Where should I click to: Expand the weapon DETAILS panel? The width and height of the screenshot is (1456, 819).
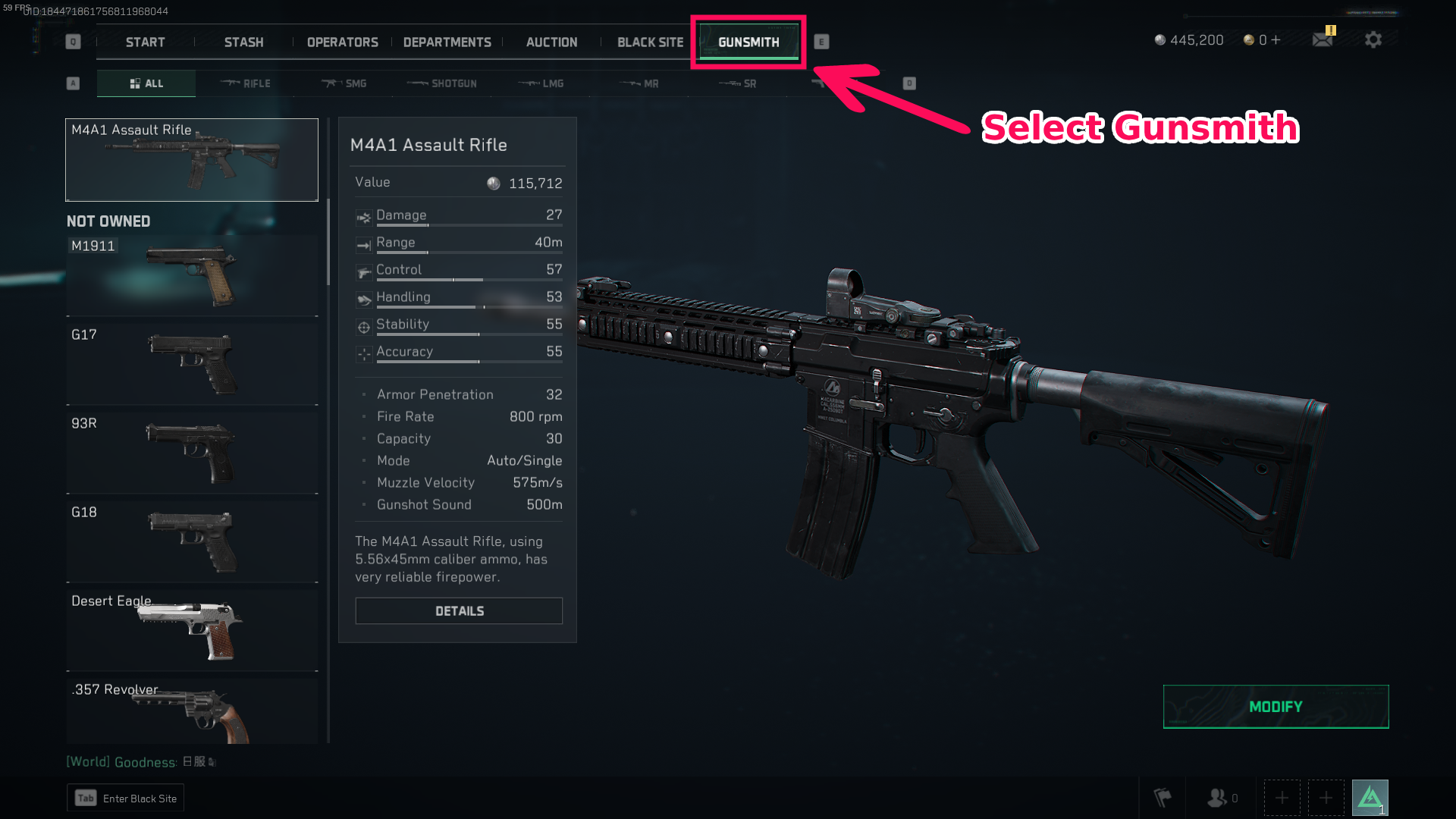click(x=458, y=610)
